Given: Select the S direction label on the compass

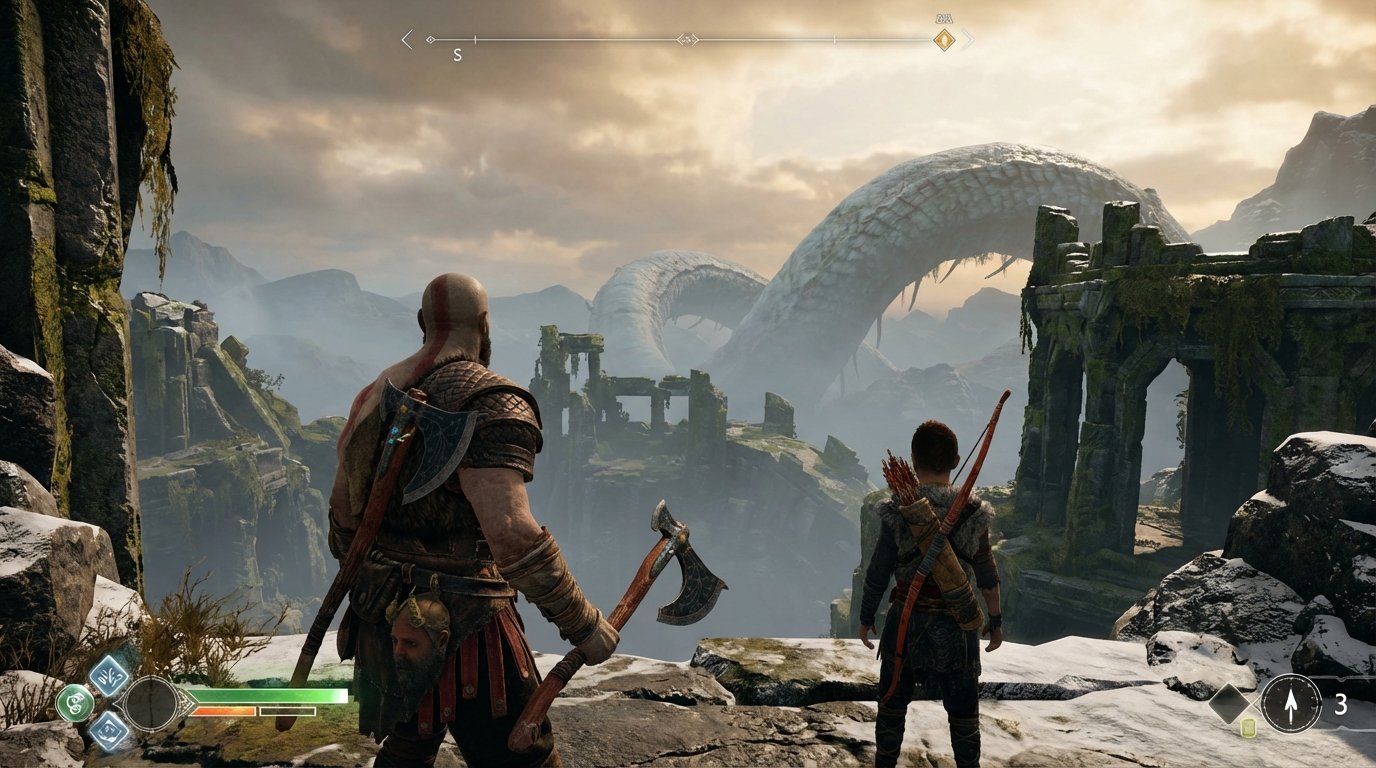Looking at the screenshot, I should point(457,53).
